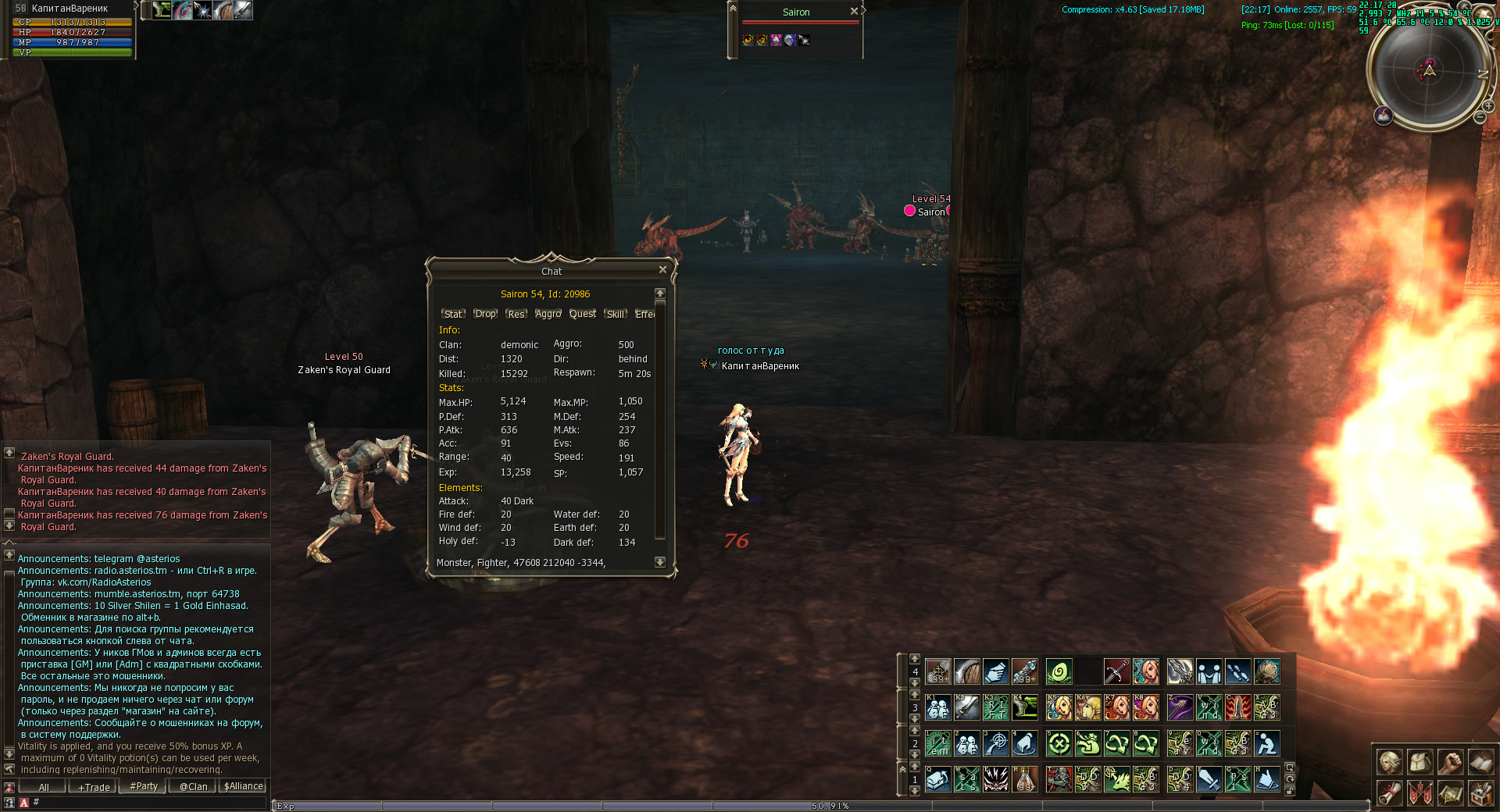Close the Sairon target window
The height and width of the screenshot is (812, 1500).
[x=854, y=11]
